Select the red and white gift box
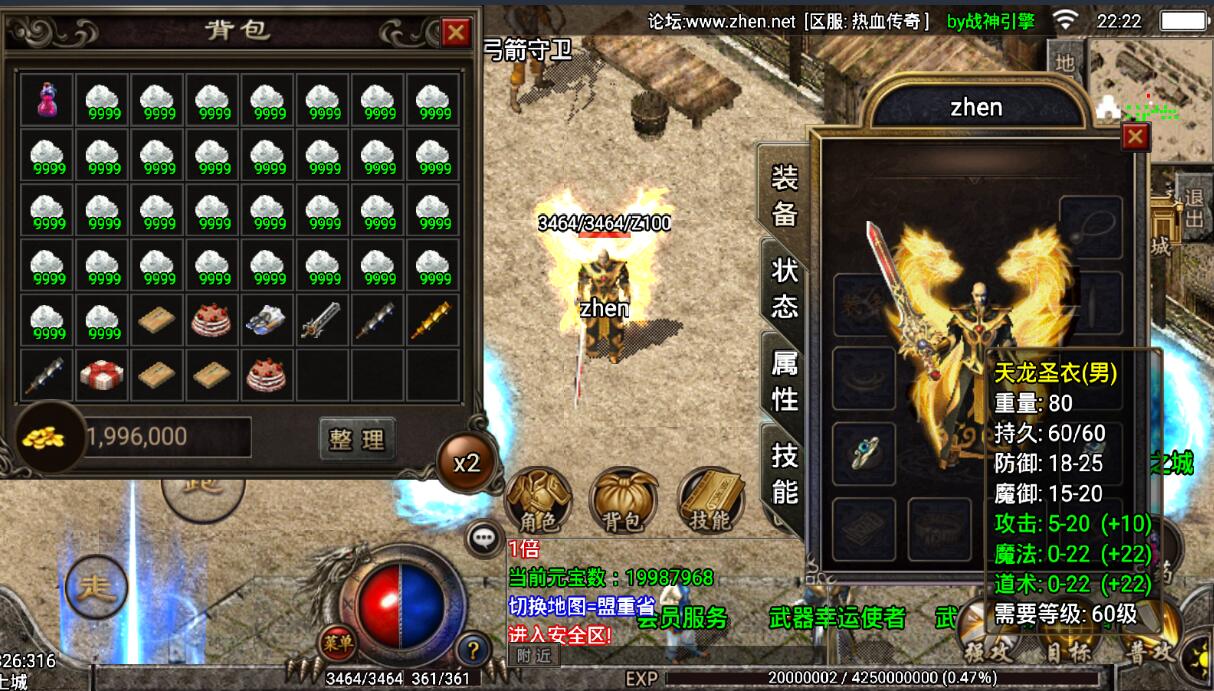Screen dimensions: 1214x691 tap(103, 374)
